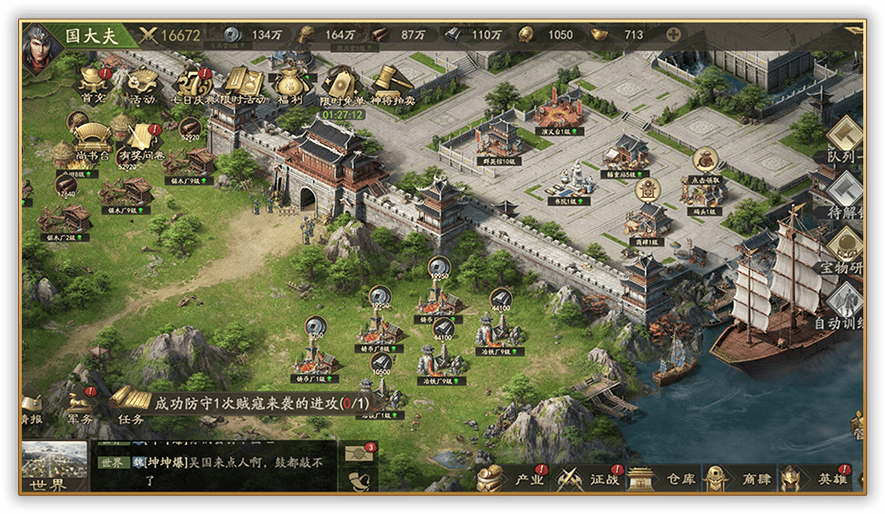
Task: Open the 神将拍卖 auction gavel
Action: click(x=390, y=84)
